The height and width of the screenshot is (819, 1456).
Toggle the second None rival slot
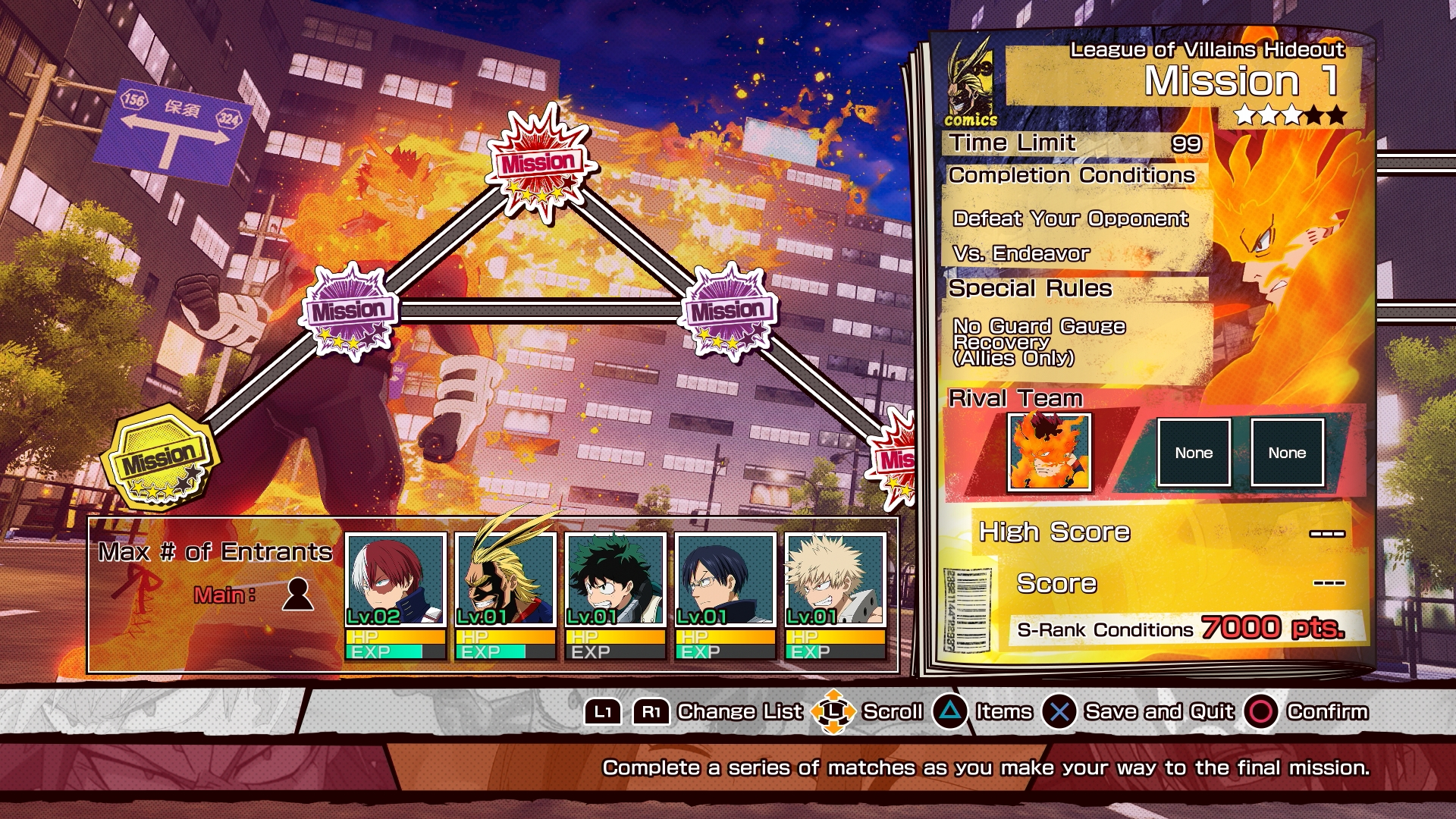[1288, 452]
